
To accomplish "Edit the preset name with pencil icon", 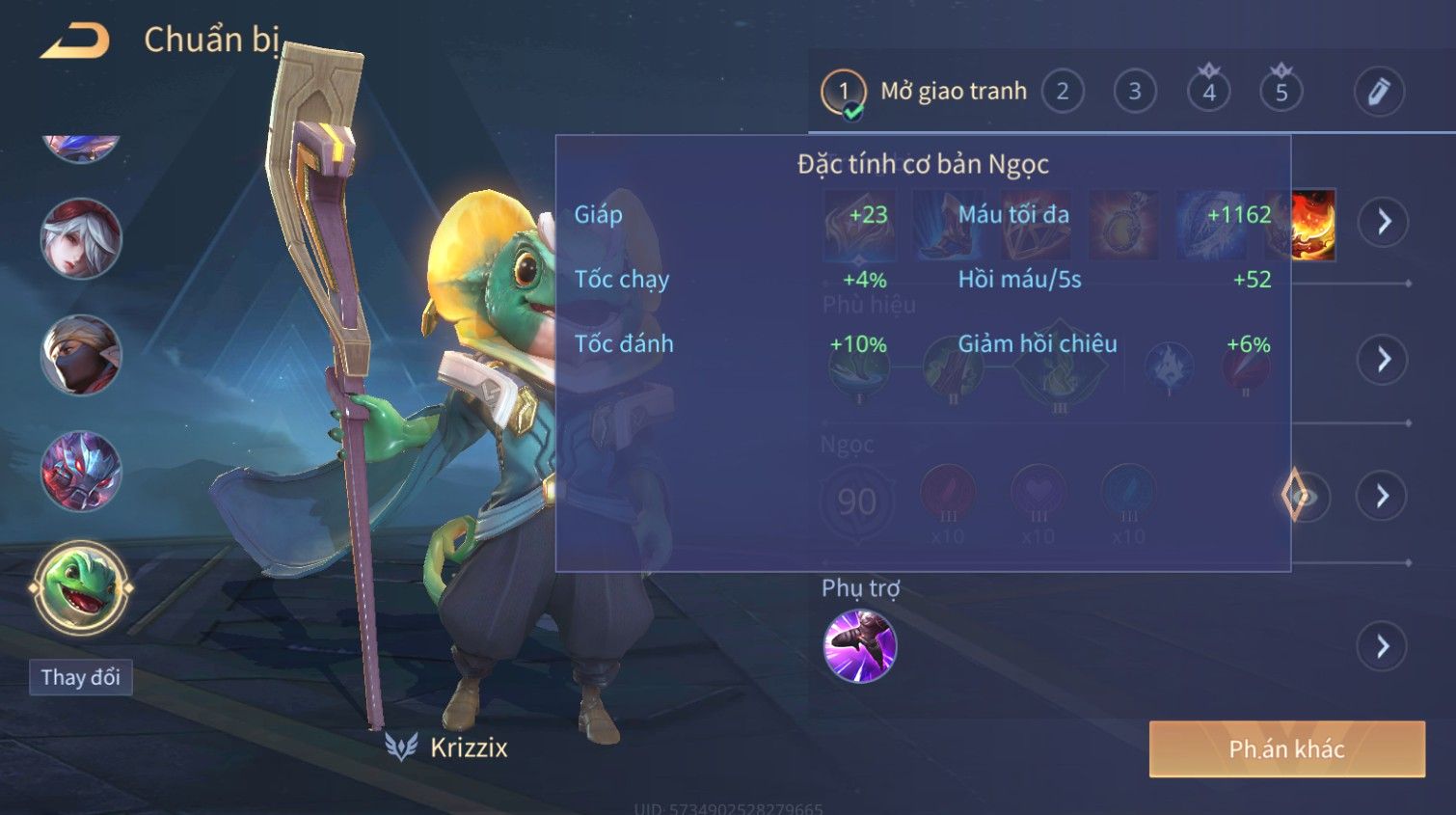I will coord(1379,93).
